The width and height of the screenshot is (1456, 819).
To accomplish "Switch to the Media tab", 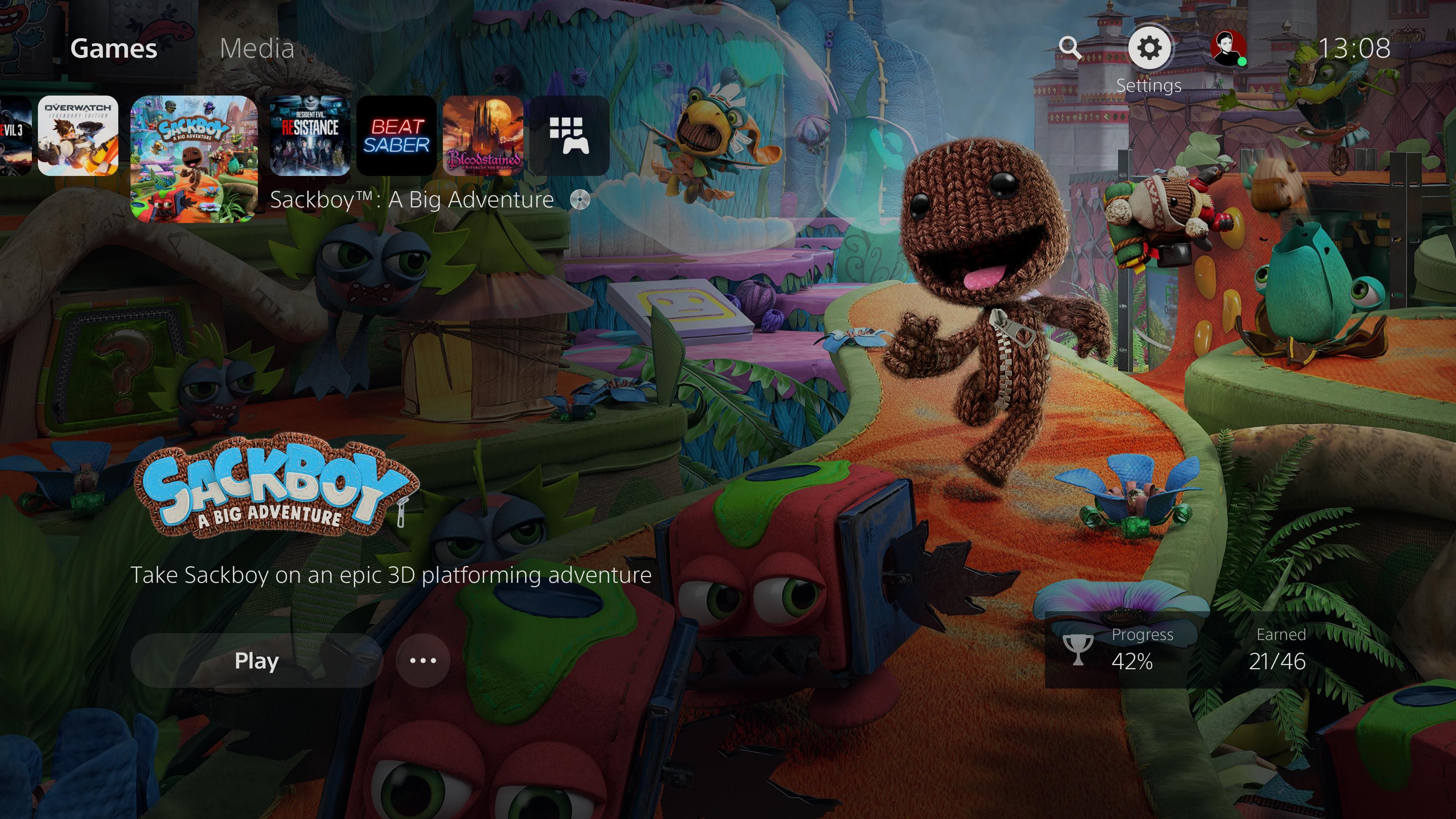I will 257,49.
